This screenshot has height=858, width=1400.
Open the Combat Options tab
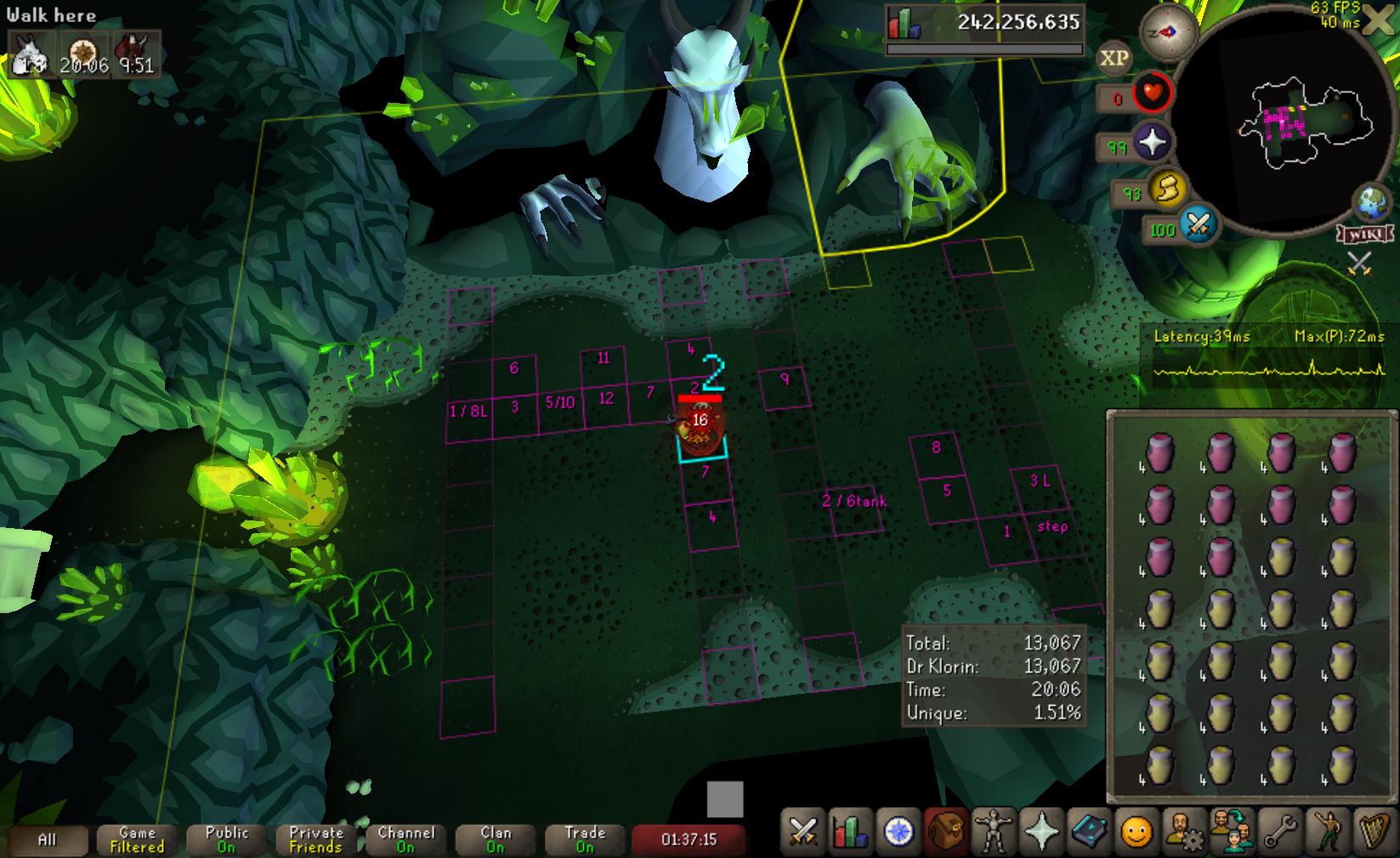[802, 832]
